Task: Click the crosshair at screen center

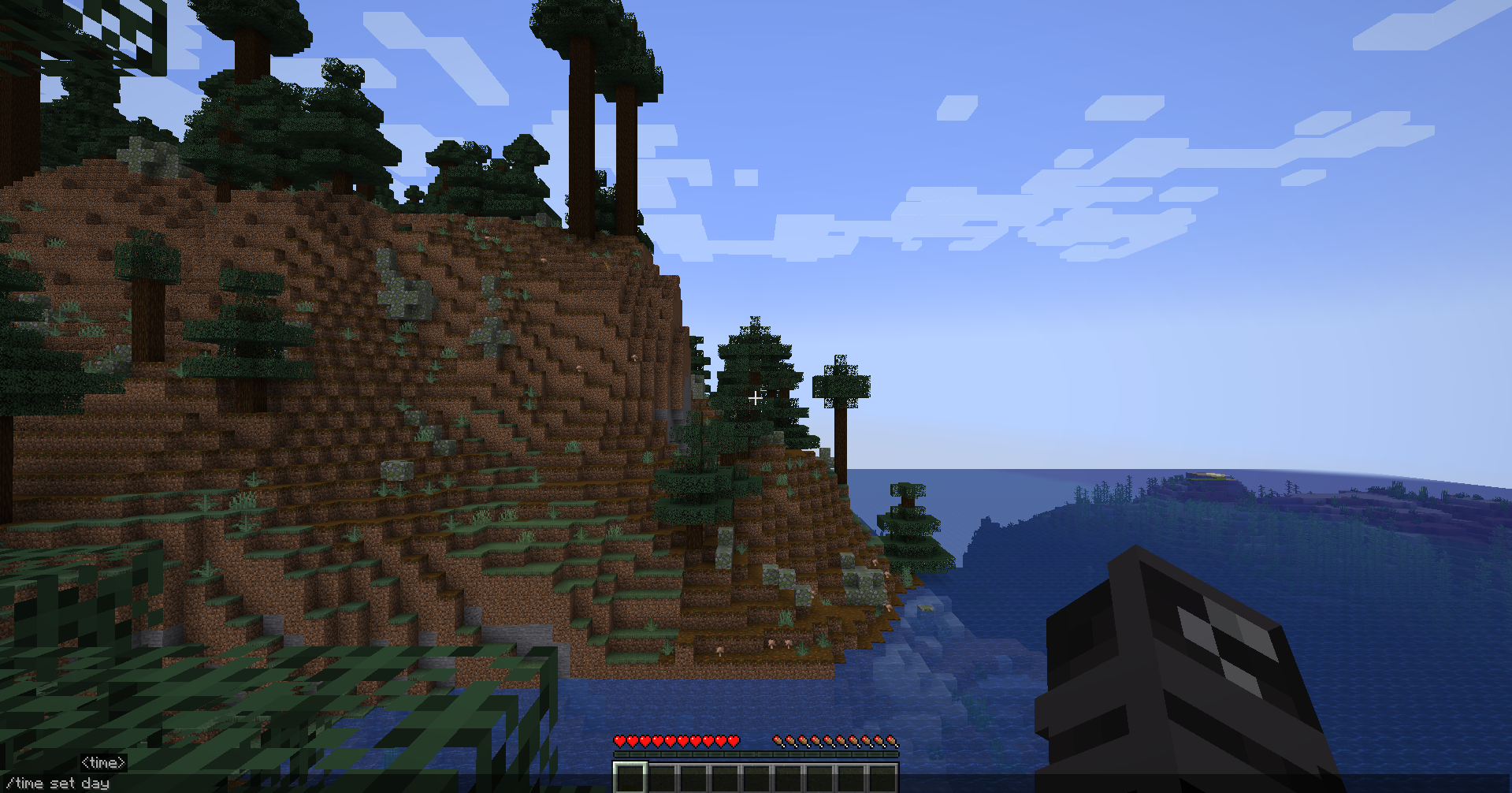Action: tap(756, 398)
